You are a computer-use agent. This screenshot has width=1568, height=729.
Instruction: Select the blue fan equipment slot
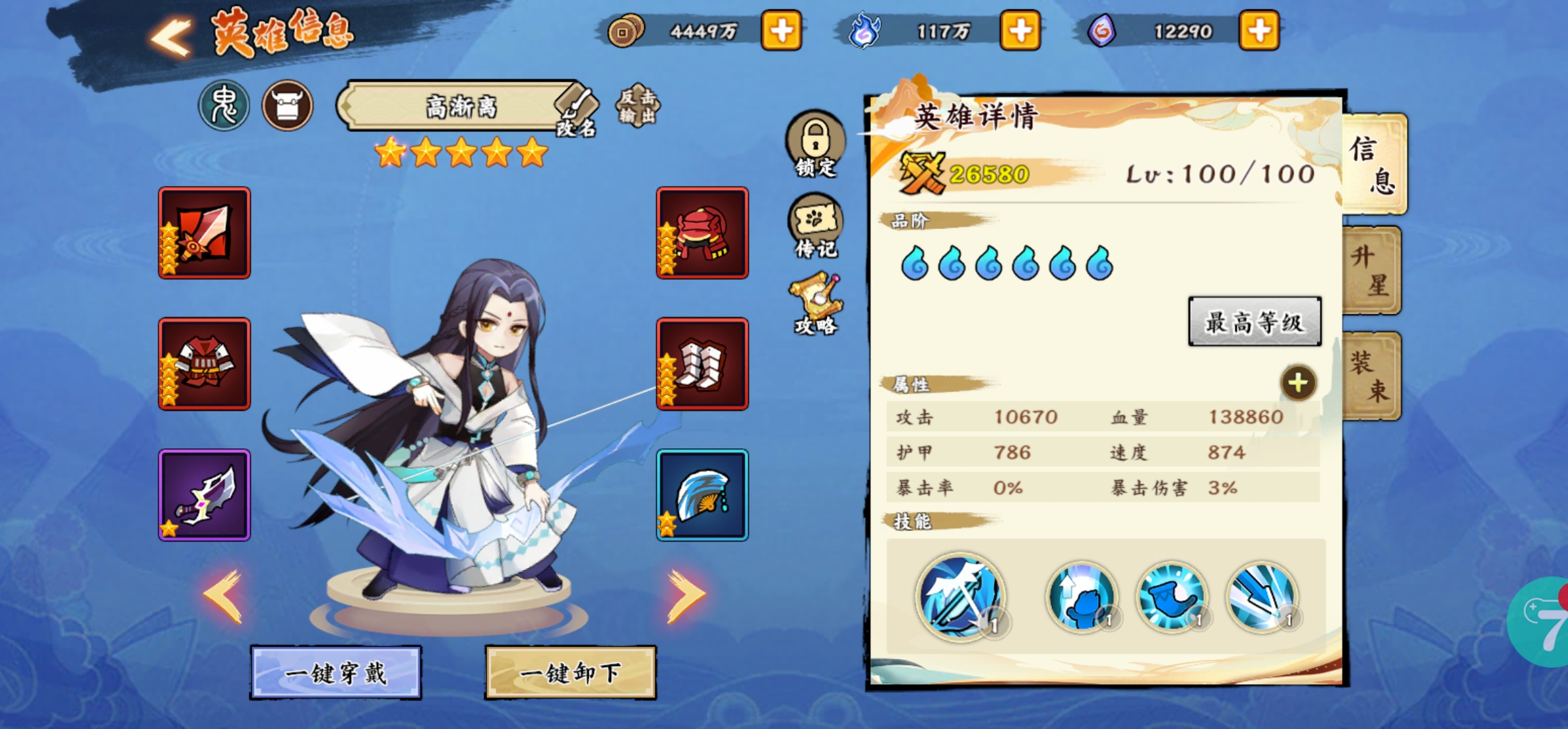[702, 495]
